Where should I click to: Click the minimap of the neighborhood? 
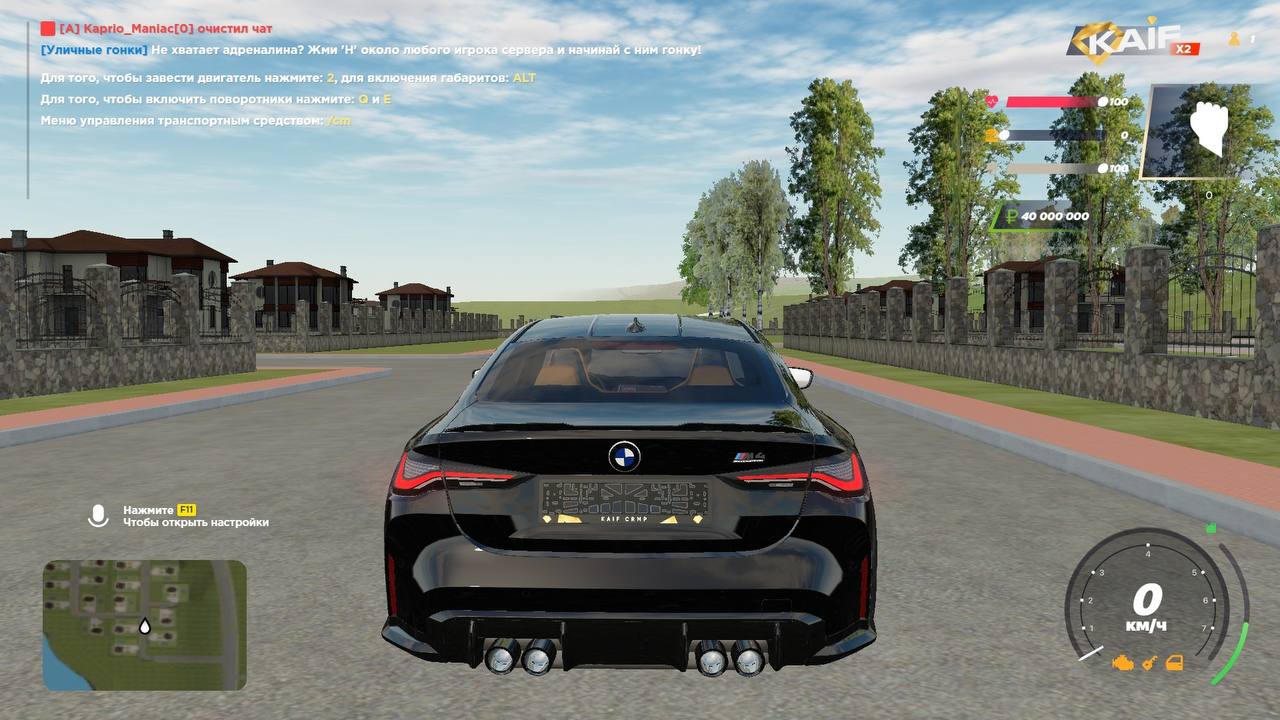(144, 624)
